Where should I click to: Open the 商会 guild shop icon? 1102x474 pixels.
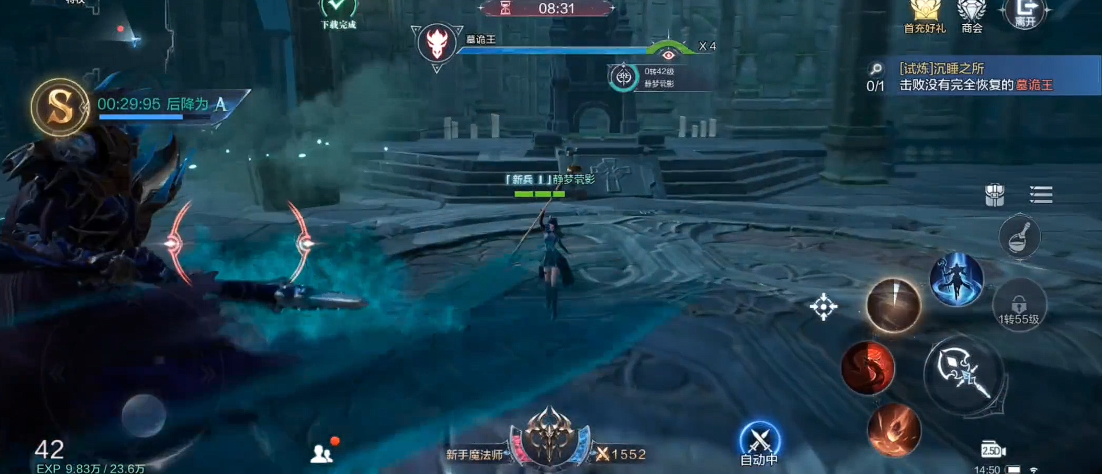tap(971, 12)
